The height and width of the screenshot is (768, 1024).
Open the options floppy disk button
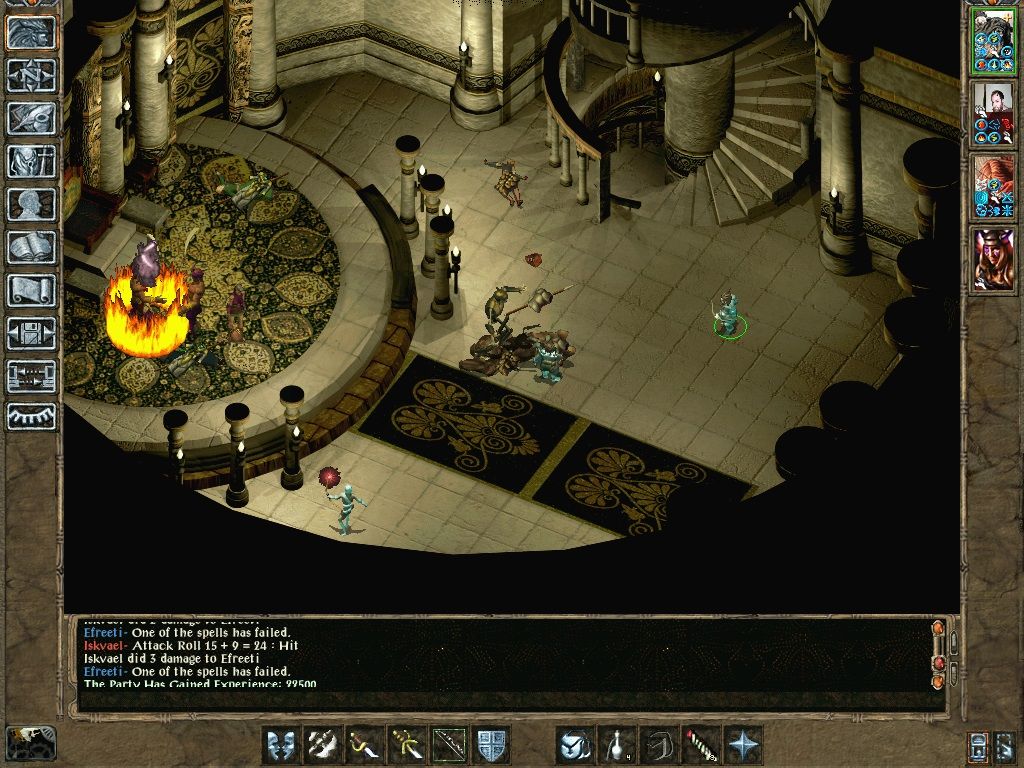[x=32, y=333]
